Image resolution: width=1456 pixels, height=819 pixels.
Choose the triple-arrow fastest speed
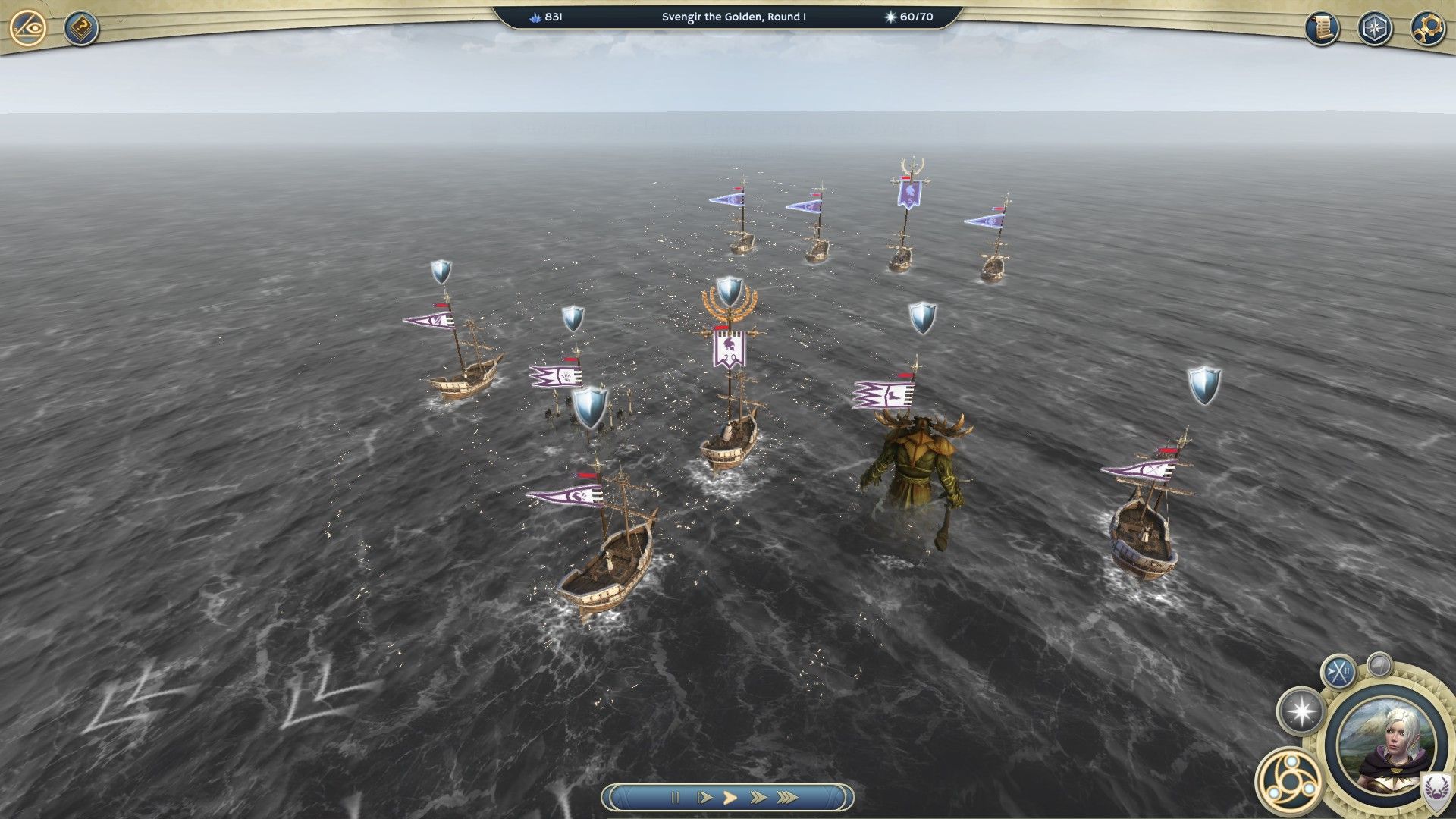click(788, 797)
